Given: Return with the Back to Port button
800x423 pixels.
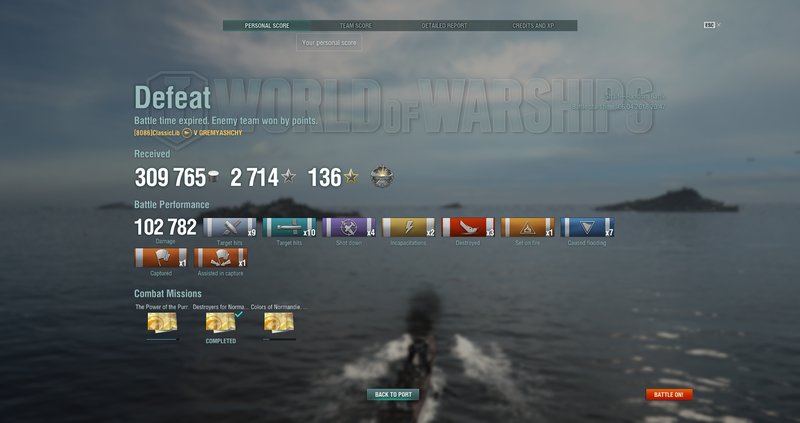Looking at the screenshot, I should 393,395.
